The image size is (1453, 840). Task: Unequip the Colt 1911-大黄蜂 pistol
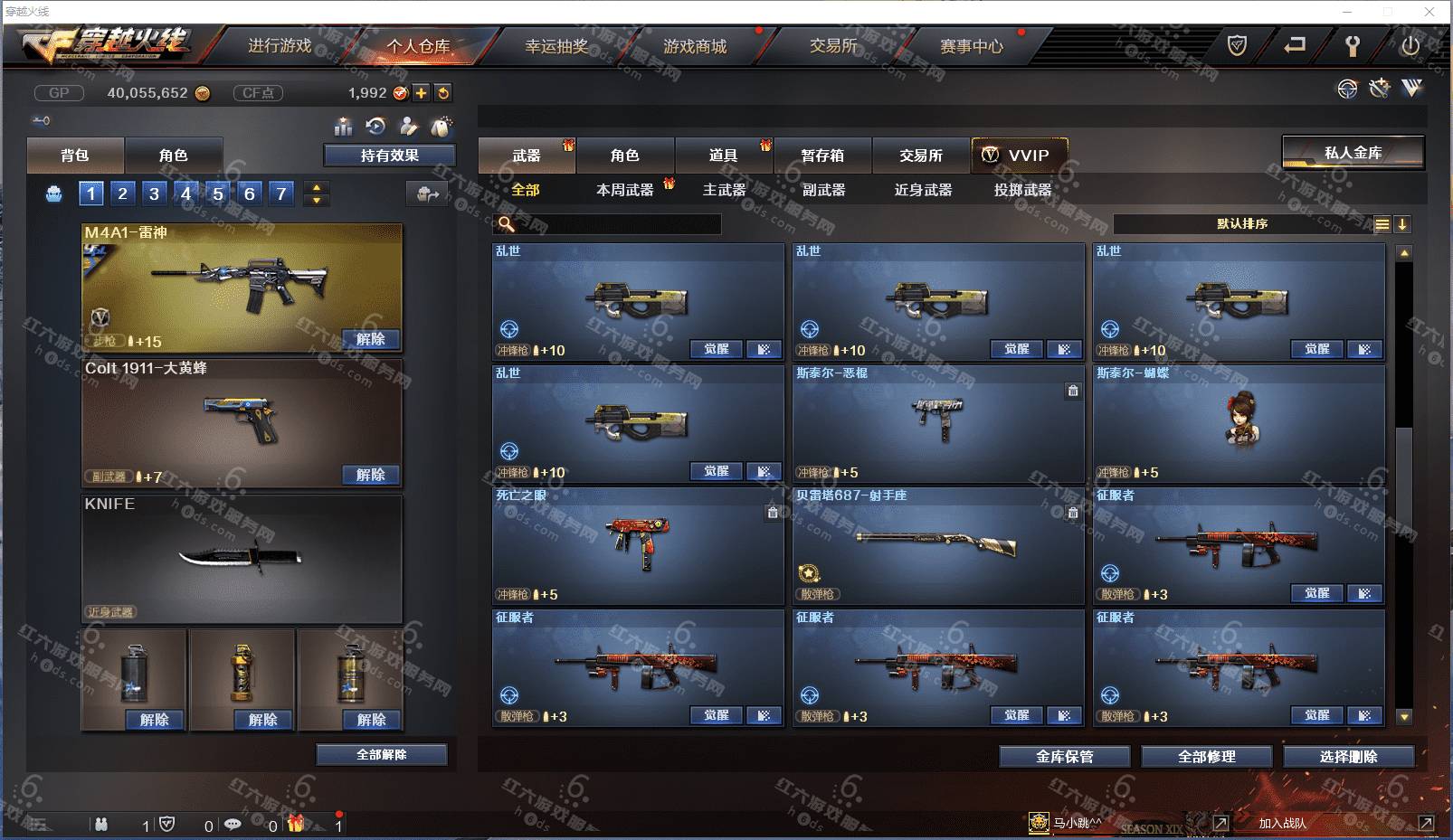pos(370,475)
